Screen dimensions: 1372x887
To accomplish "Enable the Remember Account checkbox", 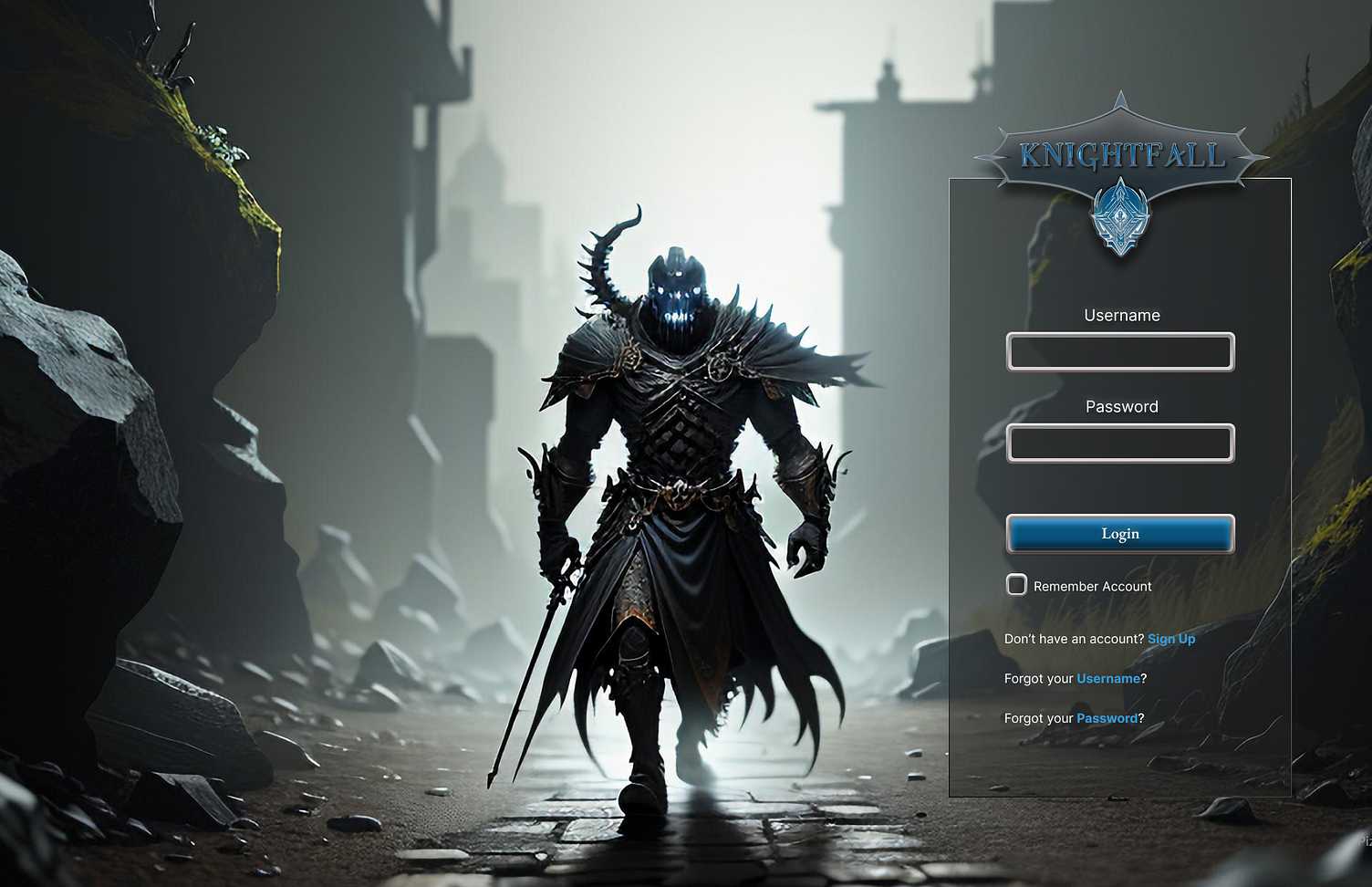I will [1016, 585].
